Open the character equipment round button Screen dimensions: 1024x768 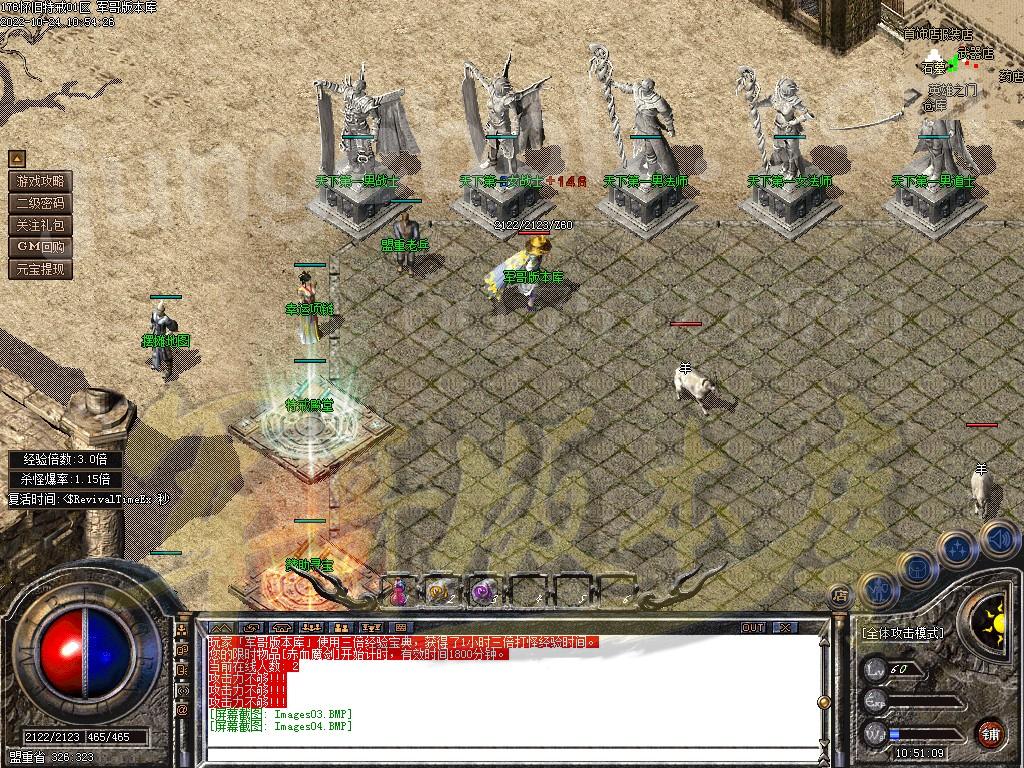click(877, 590)
